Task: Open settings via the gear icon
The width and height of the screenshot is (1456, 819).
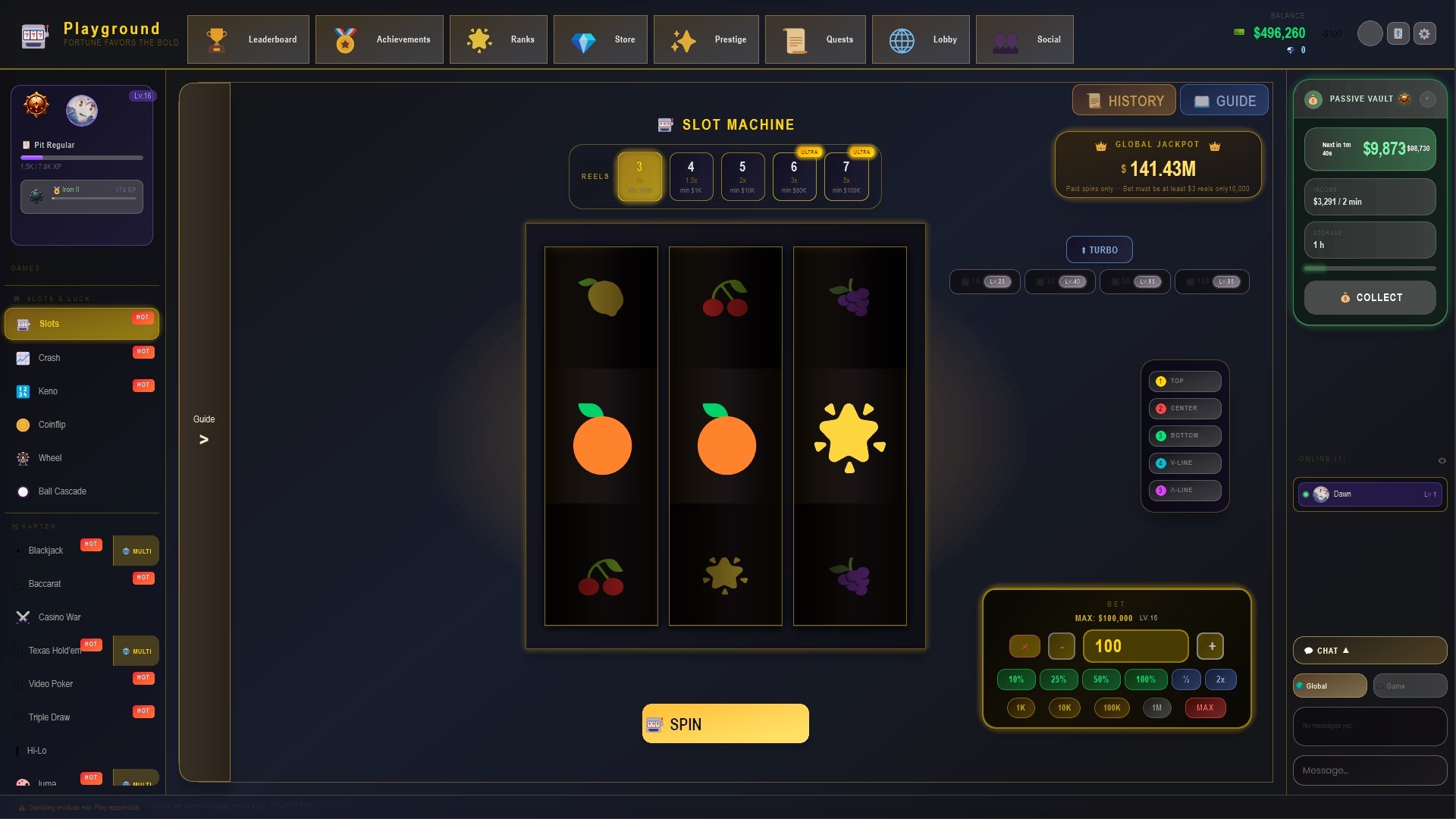Action: click(1424, 34)
